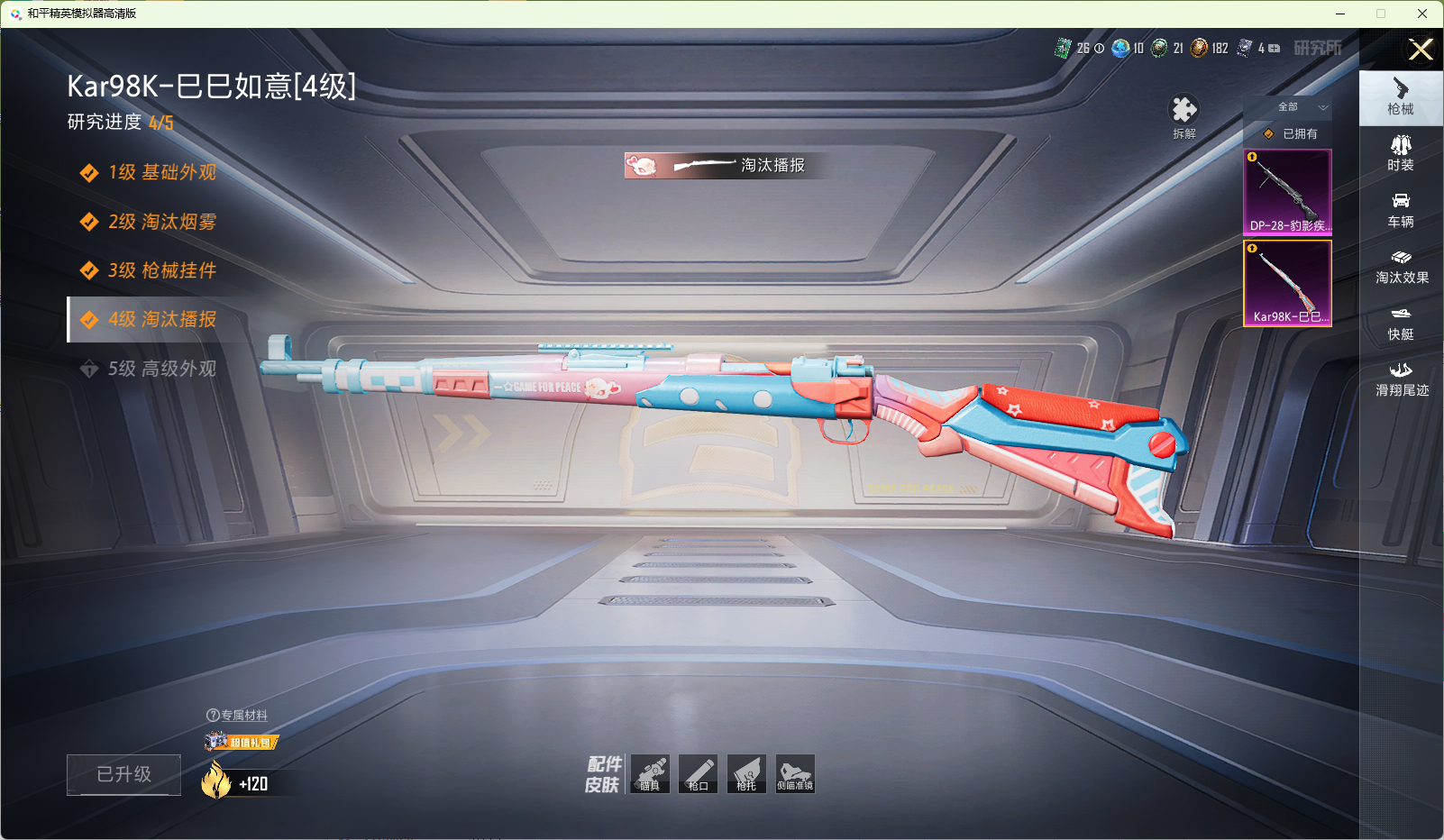1444x840 pixels.
Task: Switch to the 快艇 speedboat tab
Action: tap(1401, 324)
